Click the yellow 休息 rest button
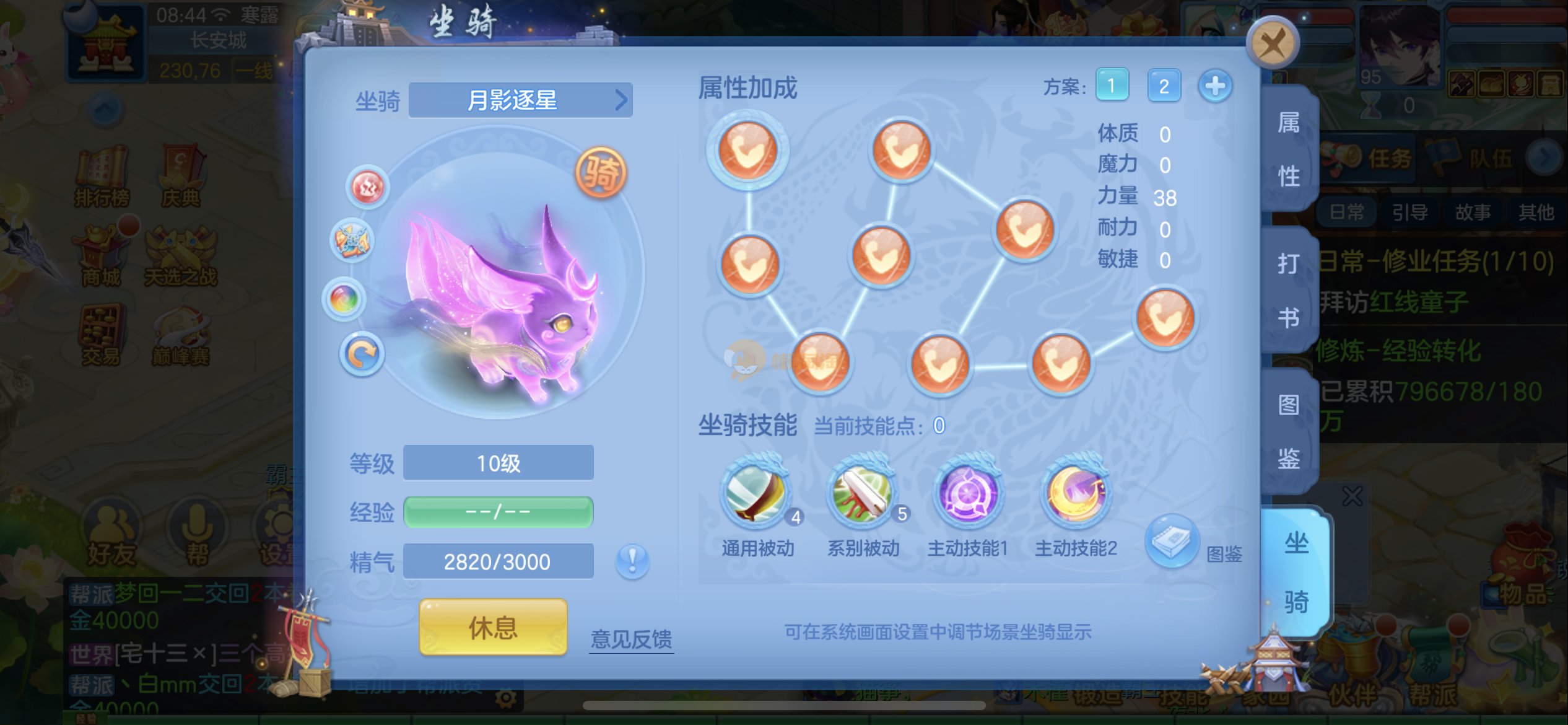 [493, 627]
